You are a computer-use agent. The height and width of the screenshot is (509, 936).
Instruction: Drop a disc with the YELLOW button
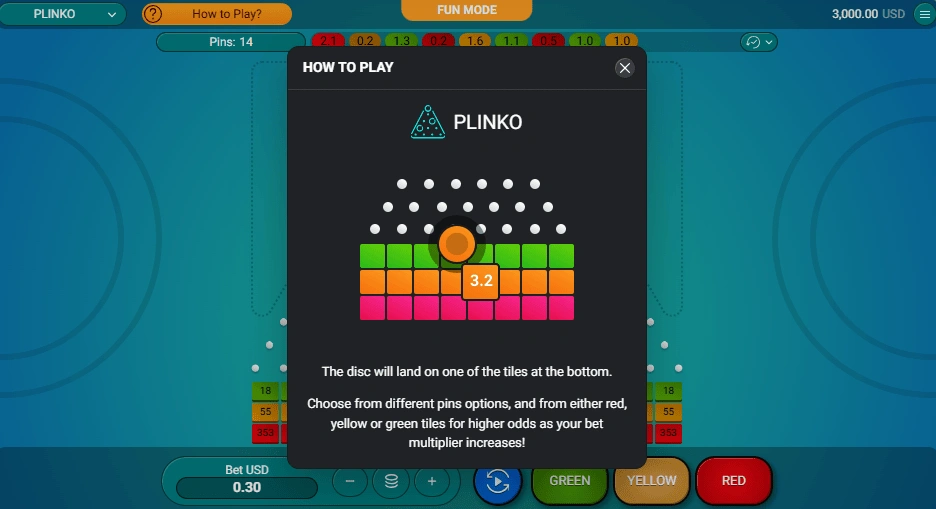pyautogui.click(x=652, y=481)
